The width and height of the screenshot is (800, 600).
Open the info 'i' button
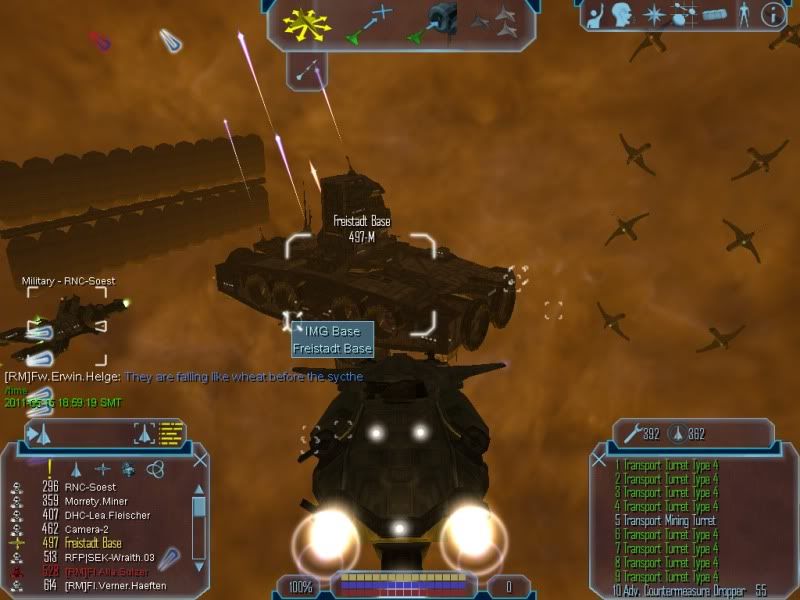pos(772,15)
